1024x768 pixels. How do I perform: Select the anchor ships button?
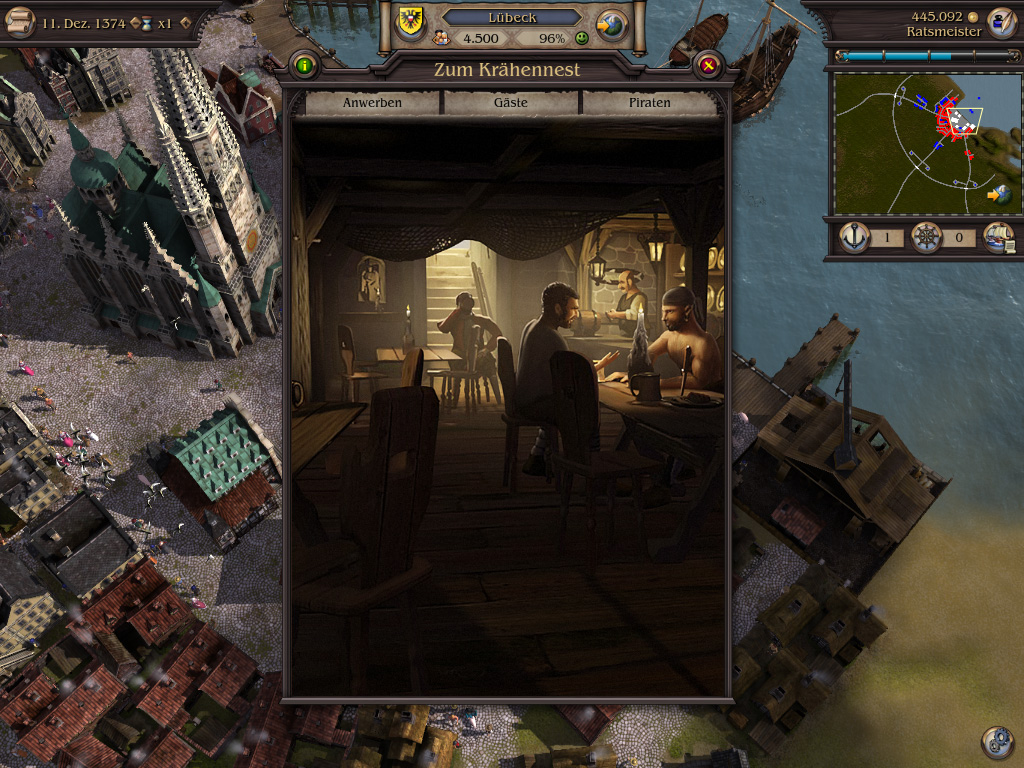(853, 238)
